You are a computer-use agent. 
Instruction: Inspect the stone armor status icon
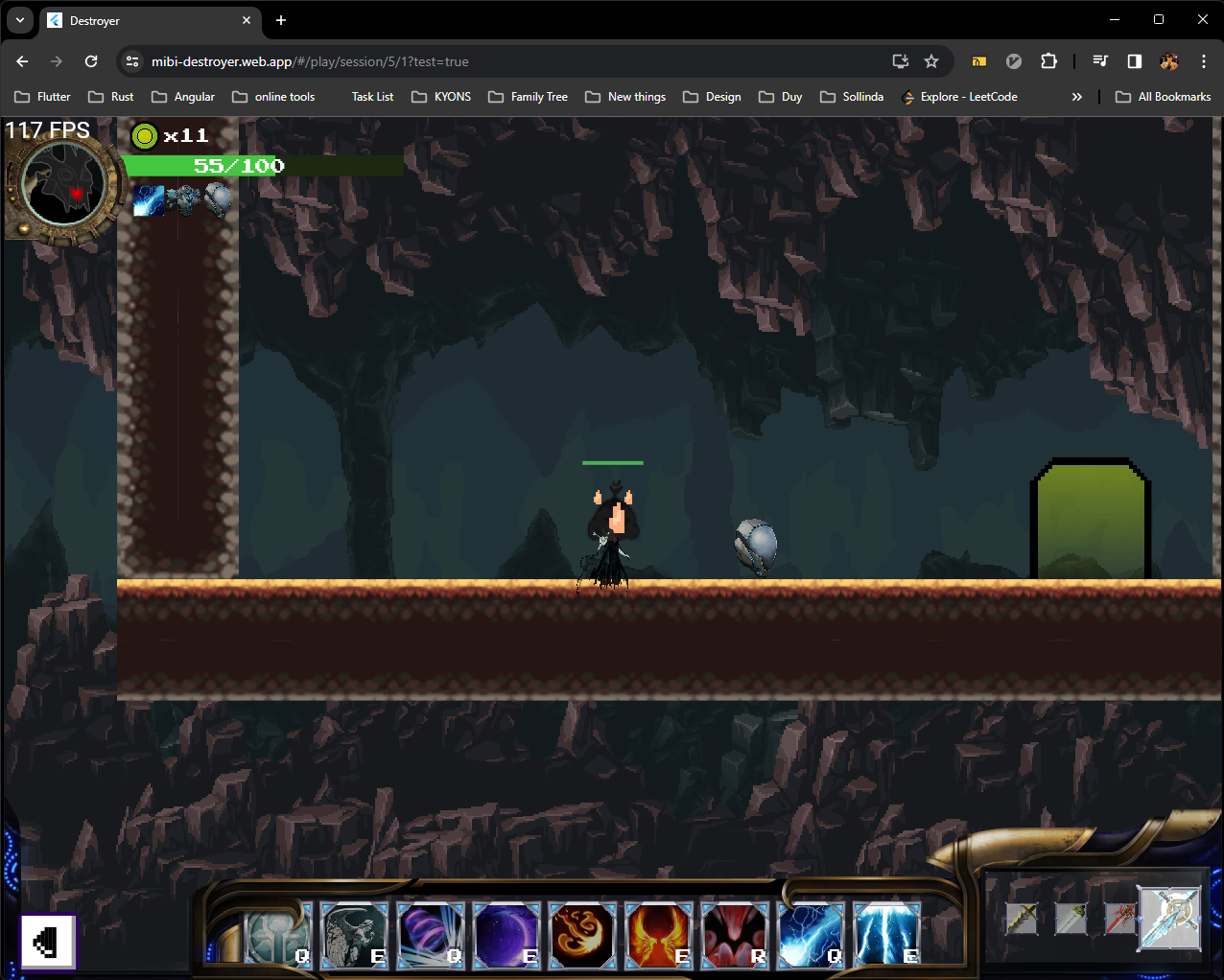click(183, 200)
